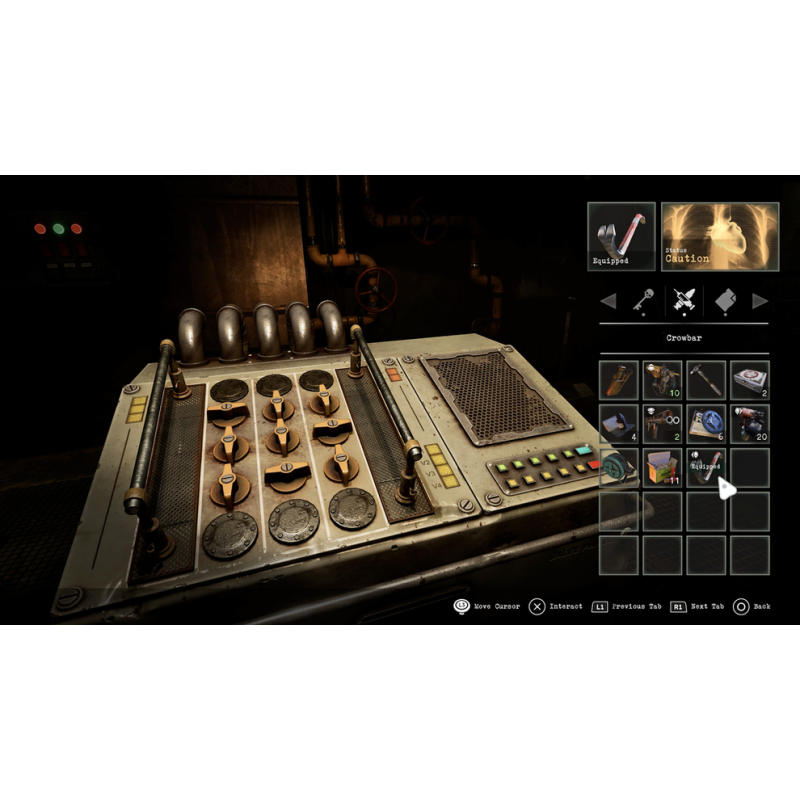Go to the previous tab with left arrow
Image resolution: width=800 pixels, height=800 pixels.
click(607, 299)
